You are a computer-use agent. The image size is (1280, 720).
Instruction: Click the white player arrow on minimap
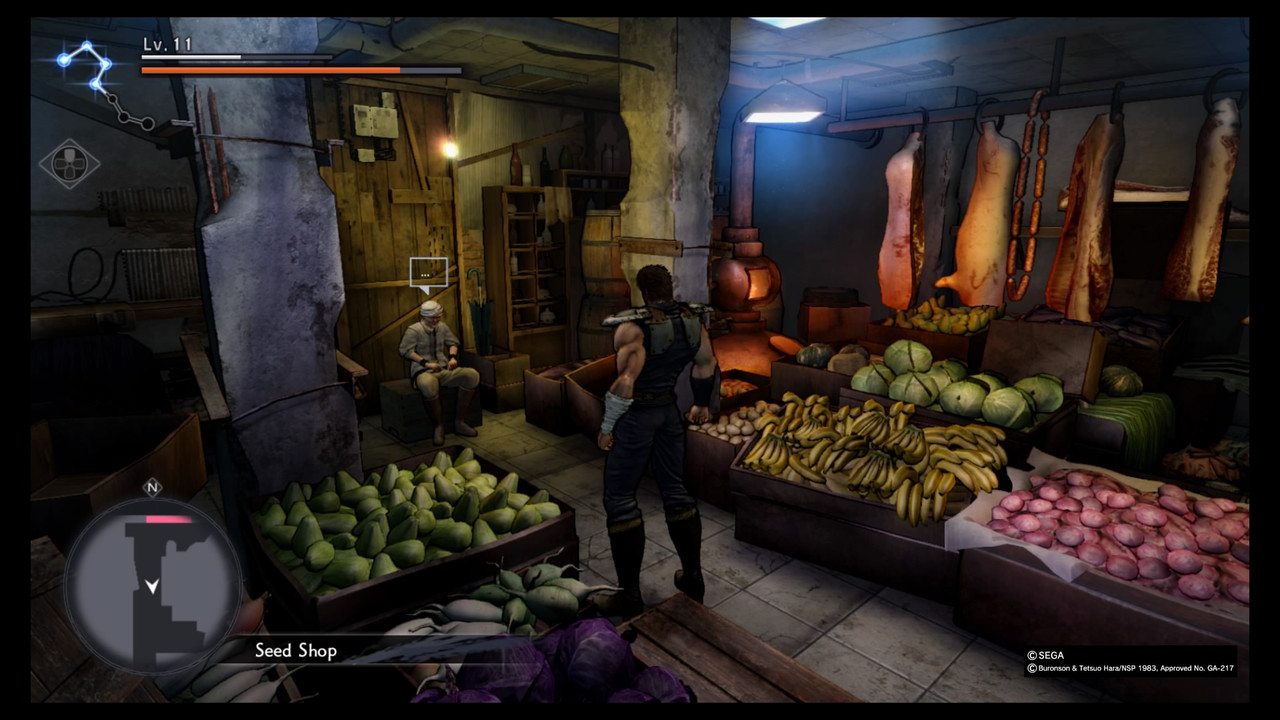click(152, 586)
